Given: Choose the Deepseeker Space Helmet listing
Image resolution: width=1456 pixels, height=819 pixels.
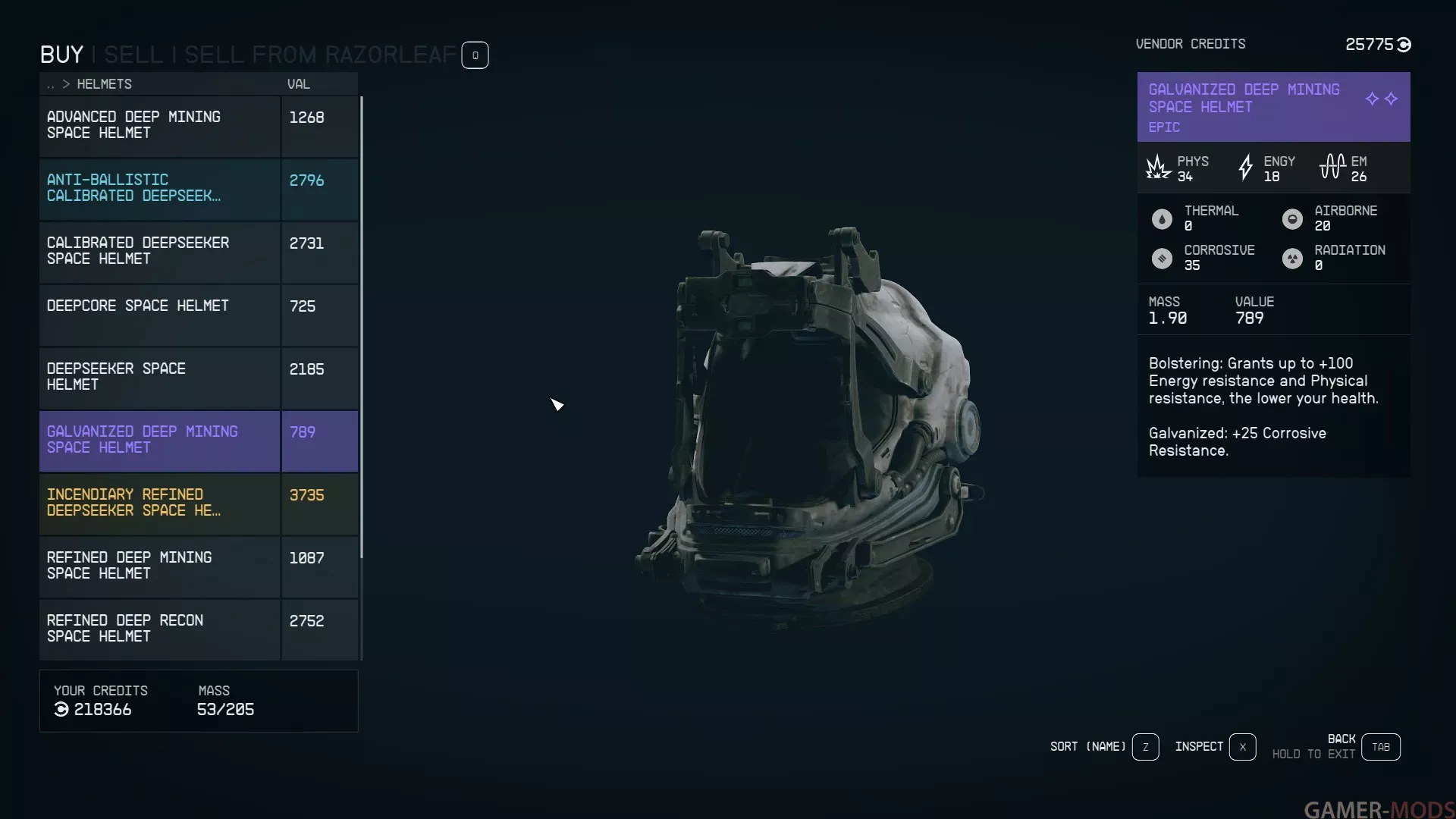Looking at the screenshot, I should click(x=159, y=377).
